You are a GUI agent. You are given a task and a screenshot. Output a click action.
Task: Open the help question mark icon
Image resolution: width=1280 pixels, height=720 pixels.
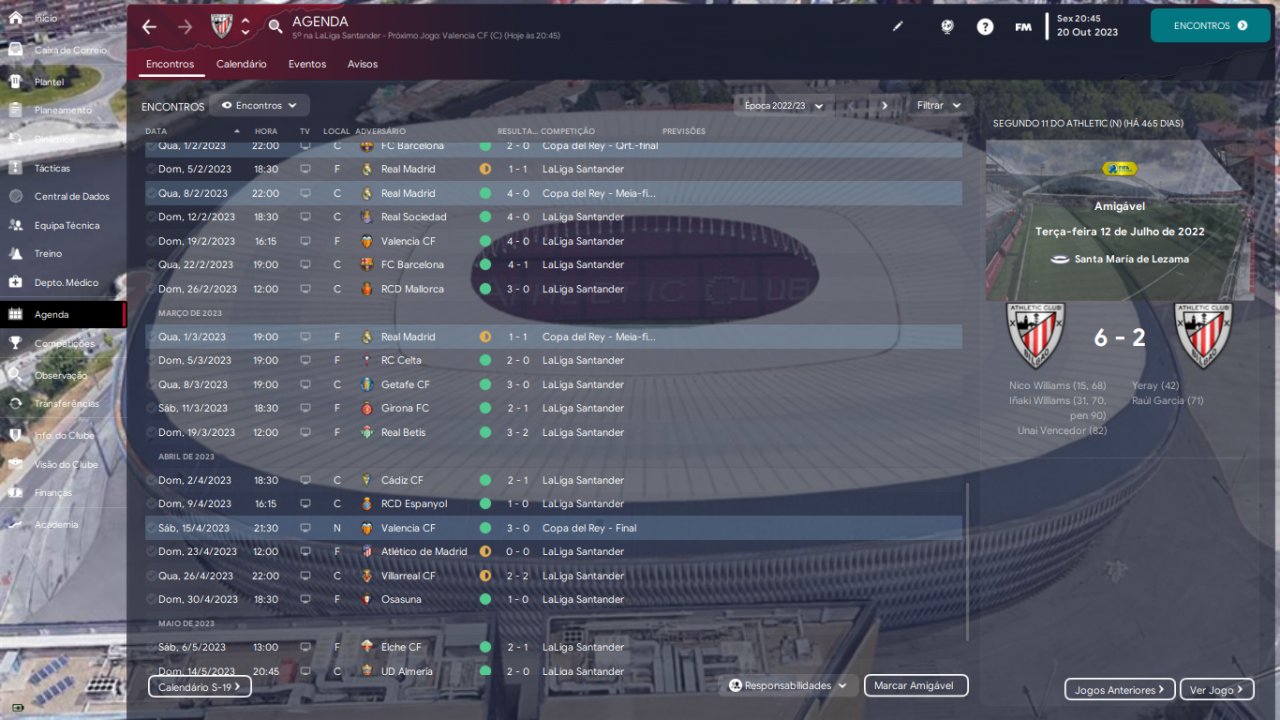click(985, 27)
